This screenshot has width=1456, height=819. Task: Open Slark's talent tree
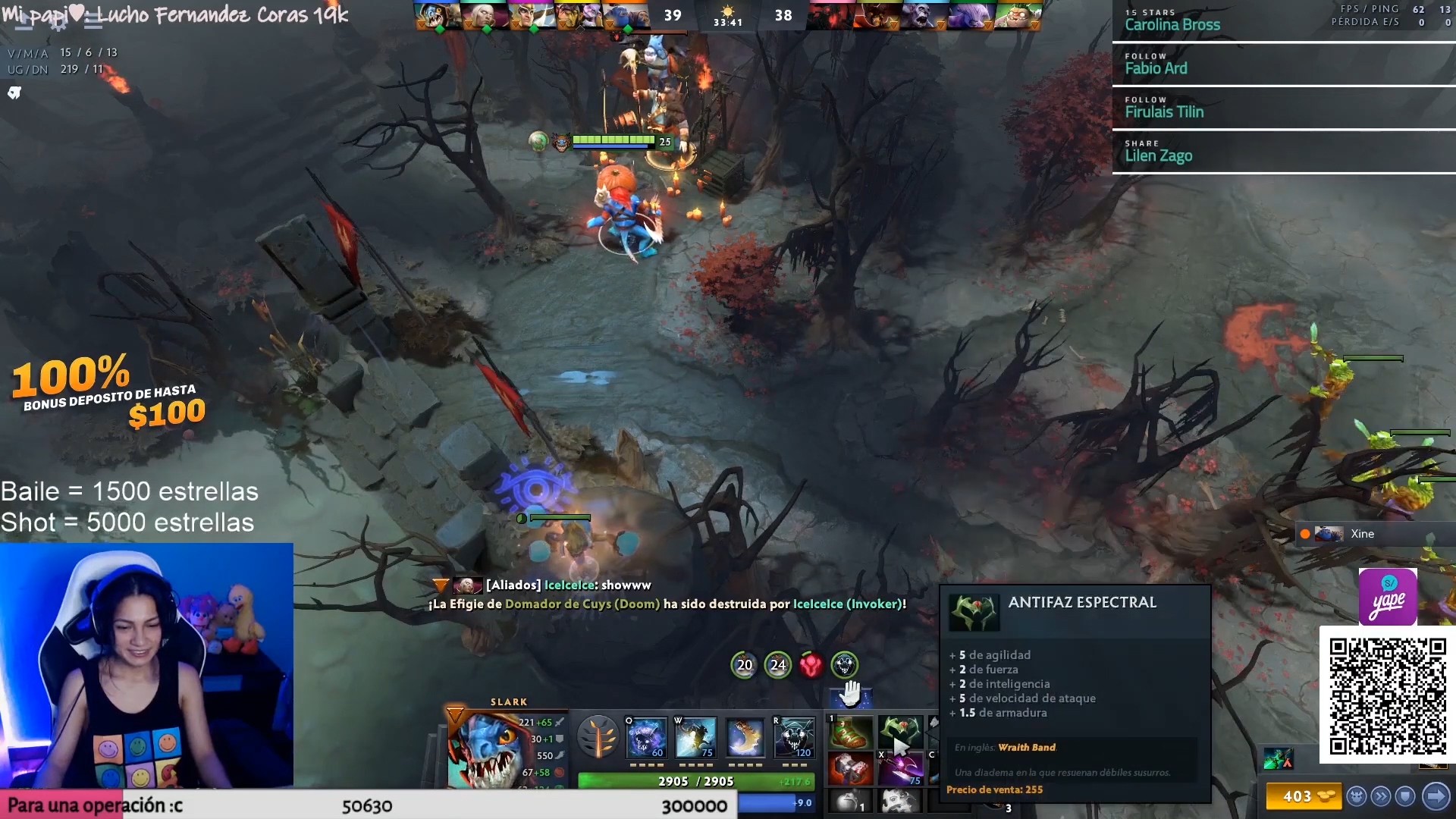pyautogui.click(x=598, y=737)
